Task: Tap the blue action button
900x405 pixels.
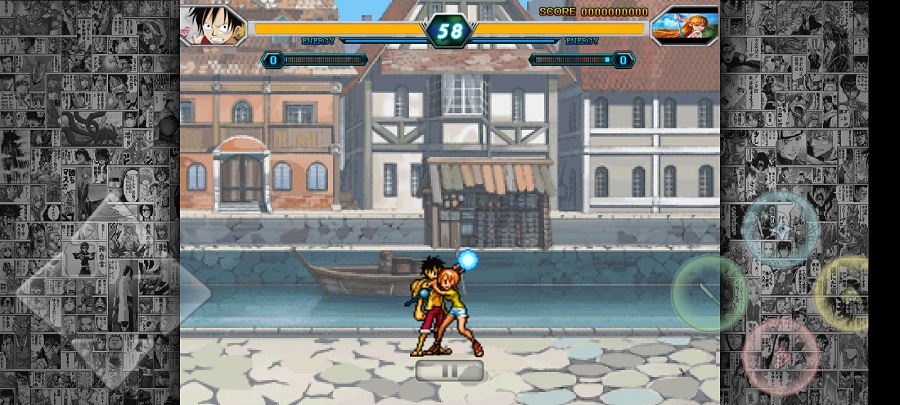Action: [x=780, y=230]
